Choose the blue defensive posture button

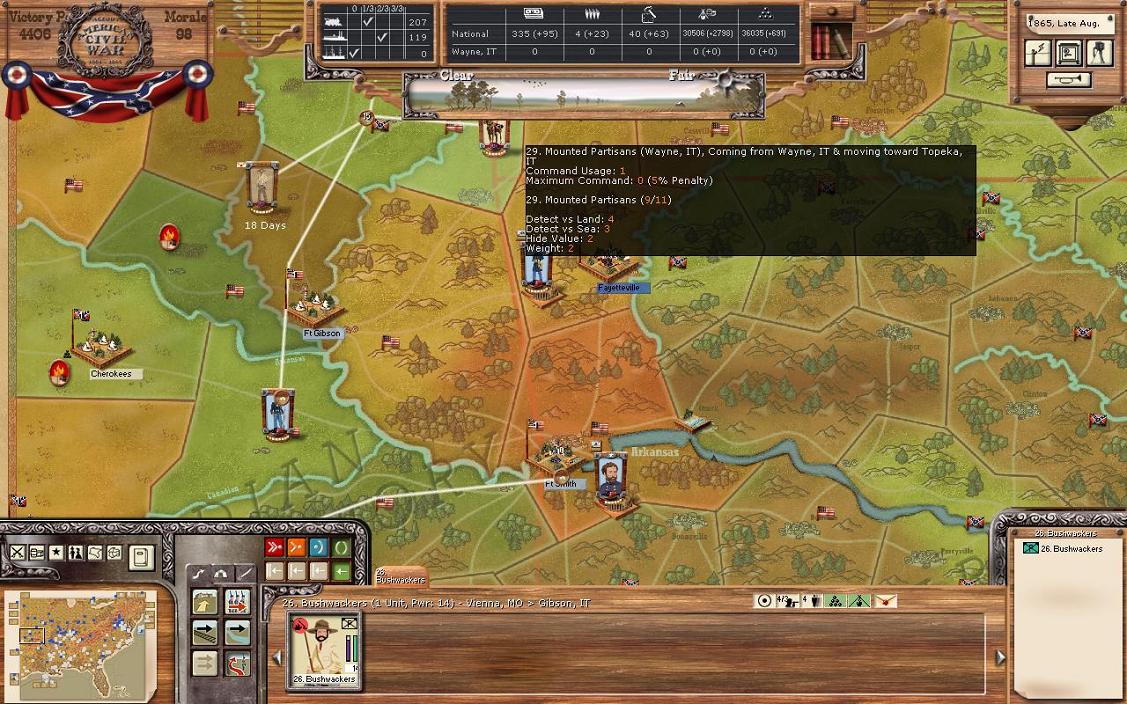tap(319, 547)
